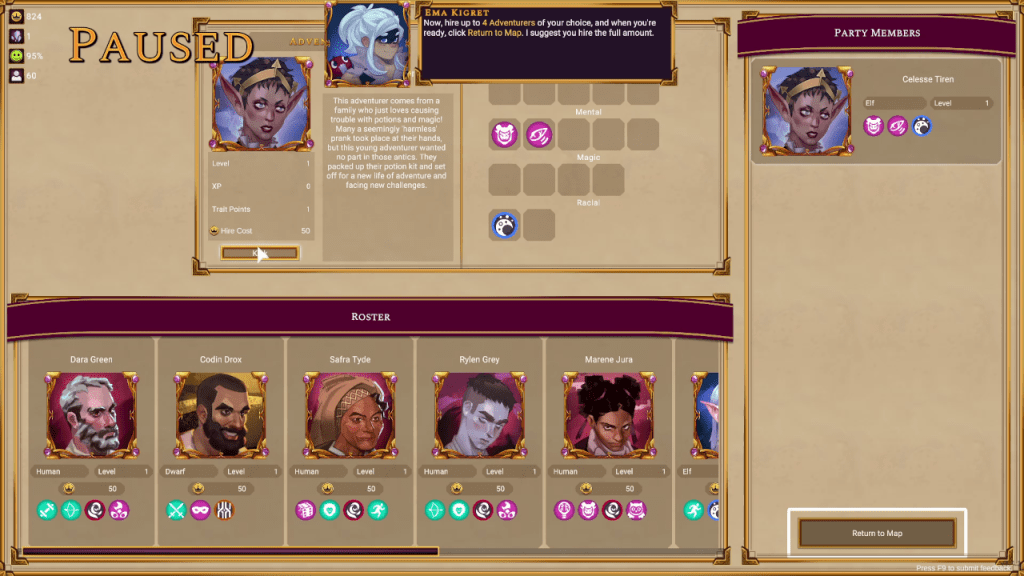1024x576 pixels.
Task: Select Rylen Grey adventurer portrait
Action: [x=479, y=414]
